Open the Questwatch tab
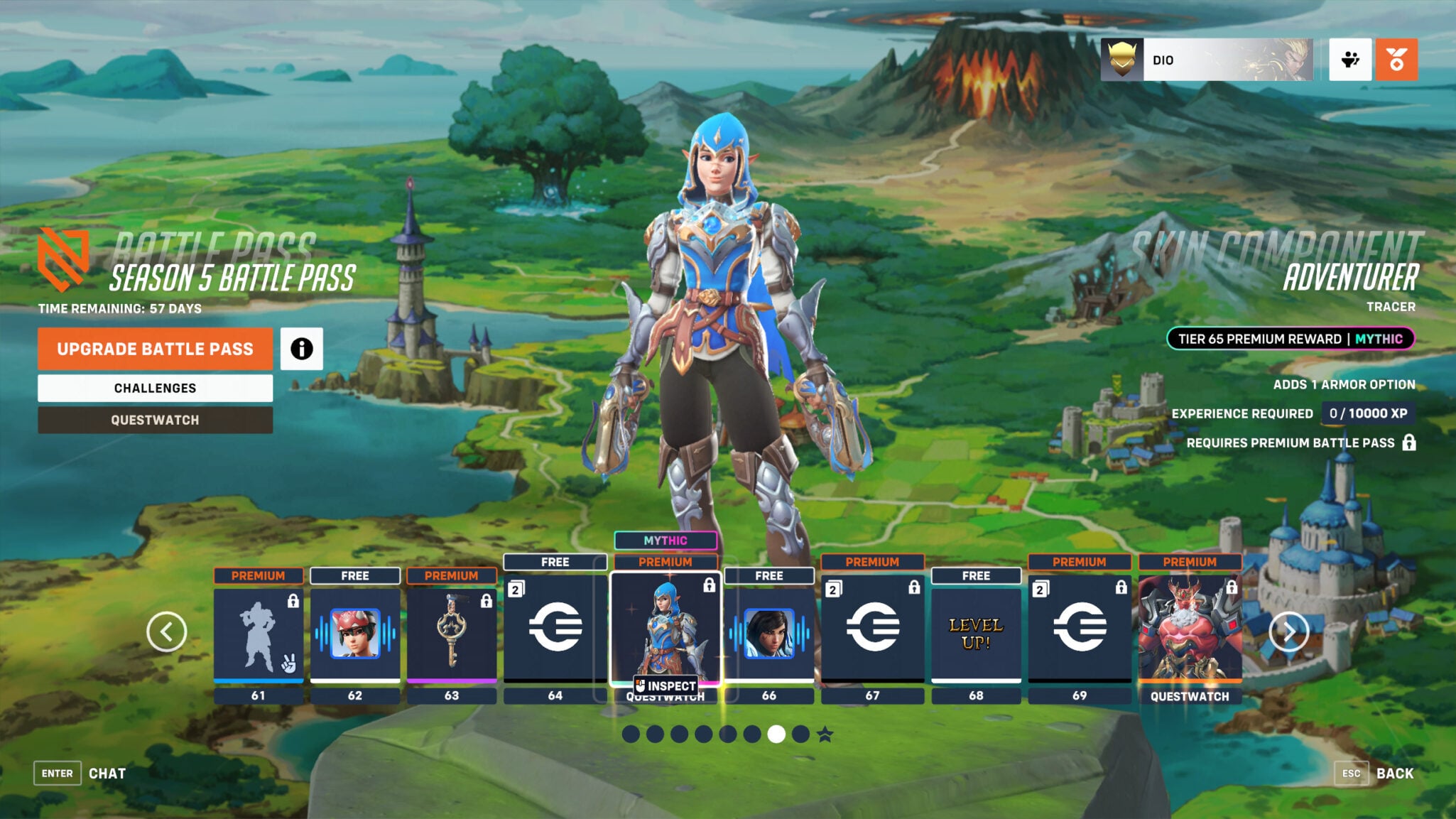 click(155, 419)
